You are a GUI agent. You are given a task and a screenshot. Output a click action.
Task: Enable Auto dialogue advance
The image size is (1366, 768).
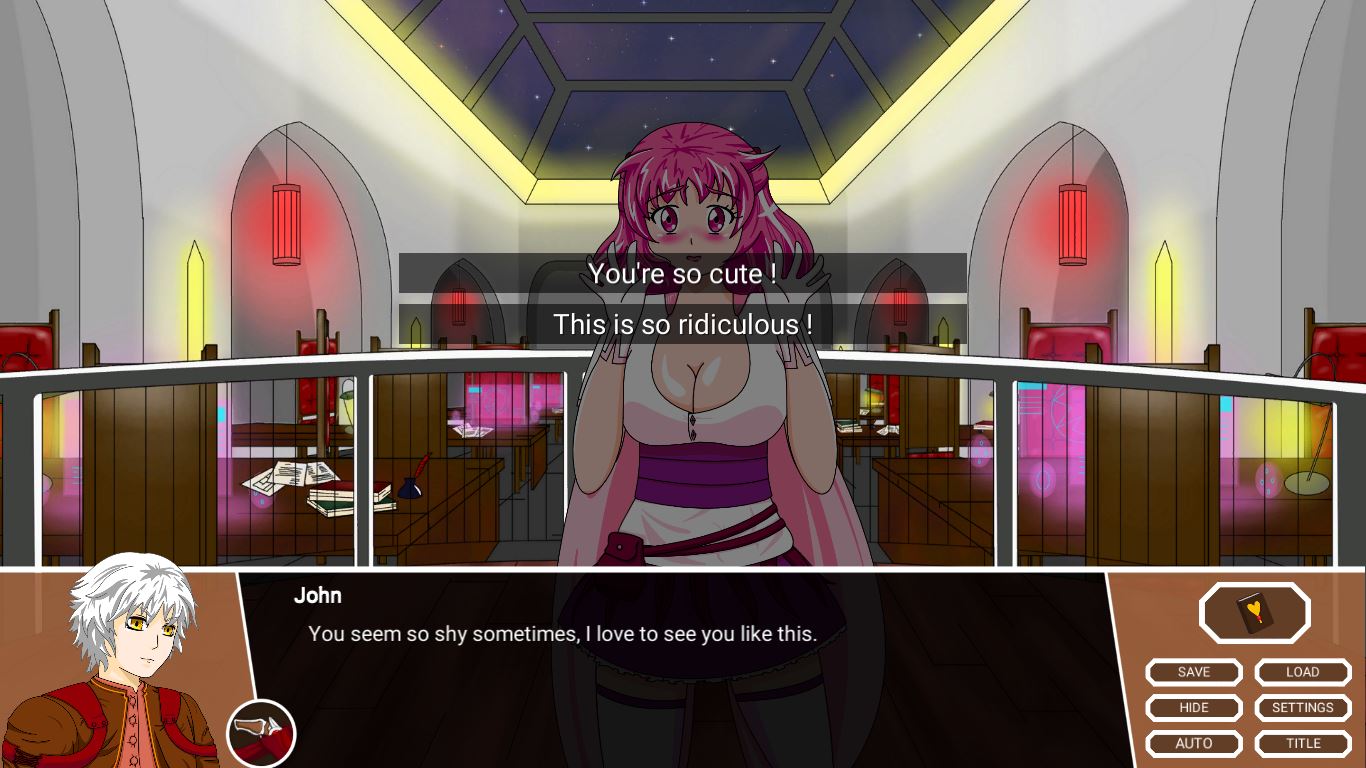(x=1193, y=743)
